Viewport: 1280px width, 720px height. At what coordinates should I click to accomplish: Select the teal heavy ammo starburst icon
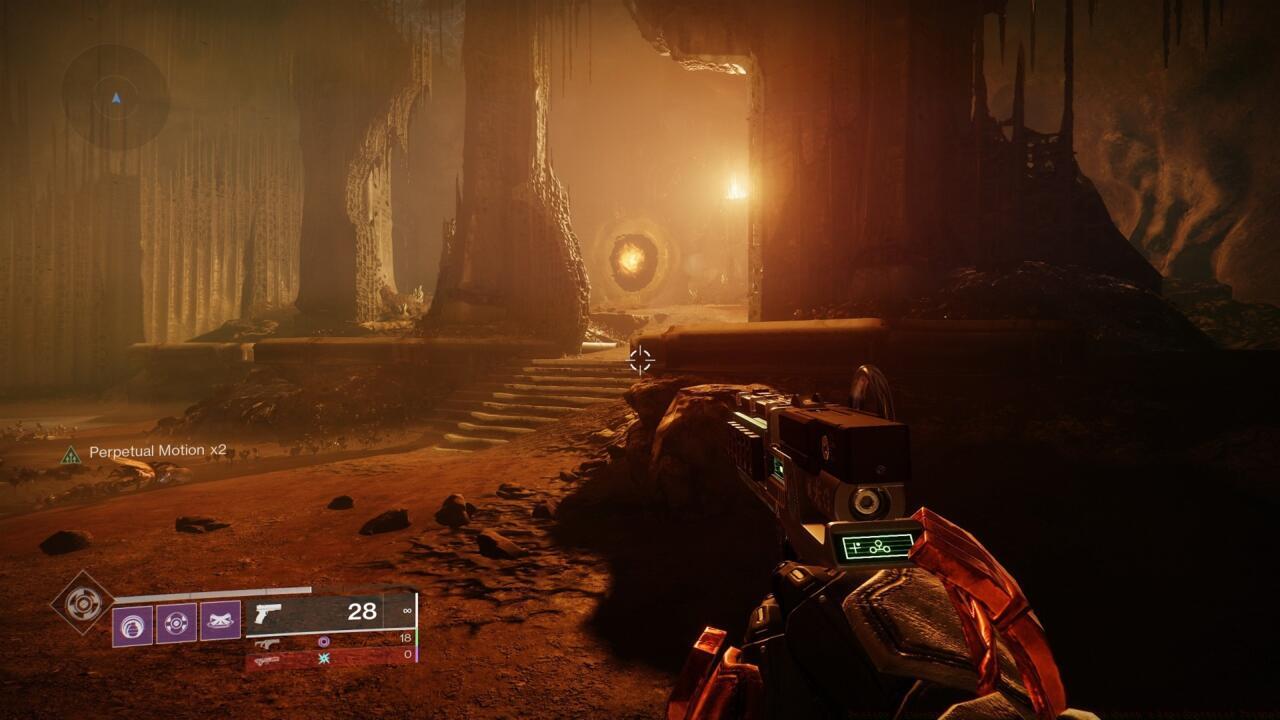point(325,659)
